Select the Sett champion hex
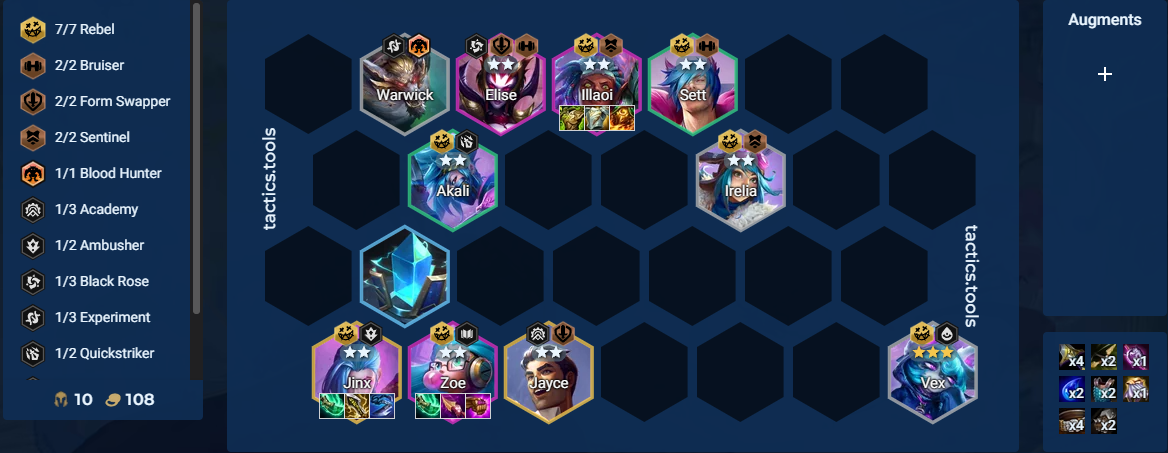 (x=692, y=89)
